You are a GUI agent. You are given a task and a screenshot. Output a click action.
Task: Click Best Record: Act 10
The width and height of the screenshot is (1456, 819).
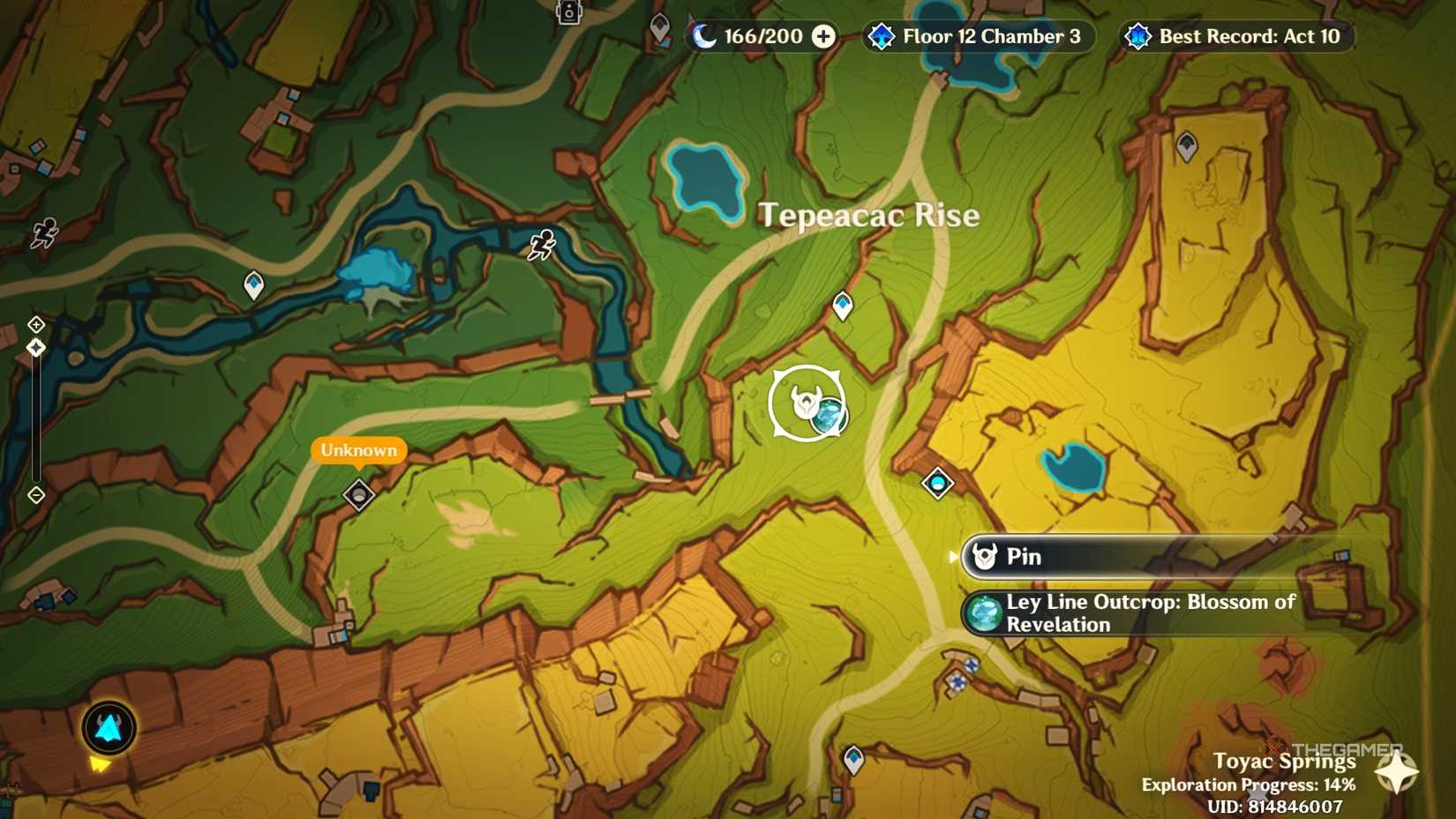click(1235, 36)
